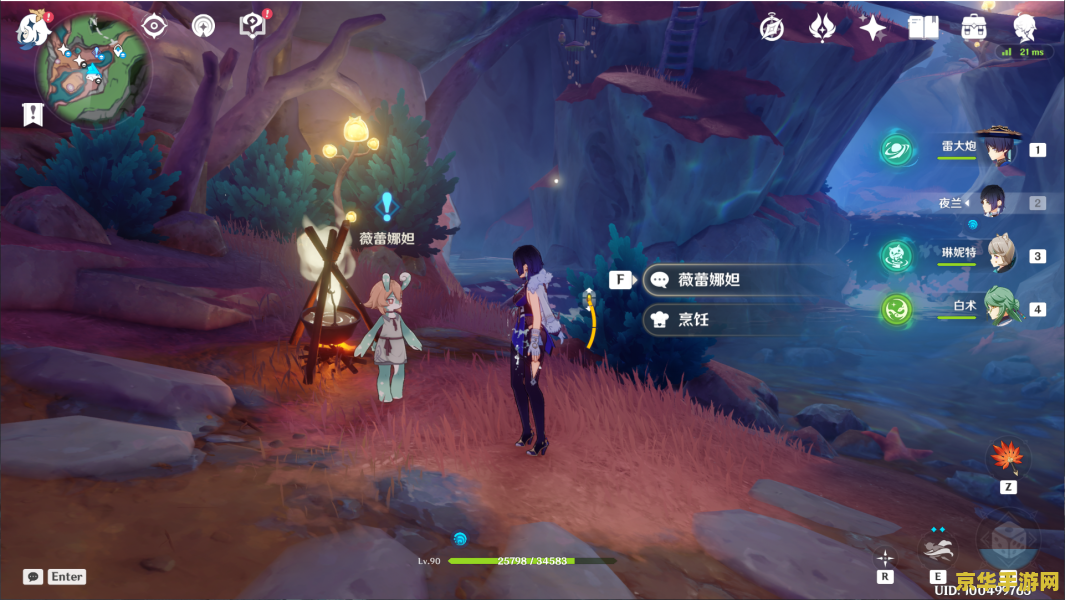Viewport: 1065px width, 600px height.
Task: Toggle the elemental sight eye icon
Action: click(x=153, y=26)
